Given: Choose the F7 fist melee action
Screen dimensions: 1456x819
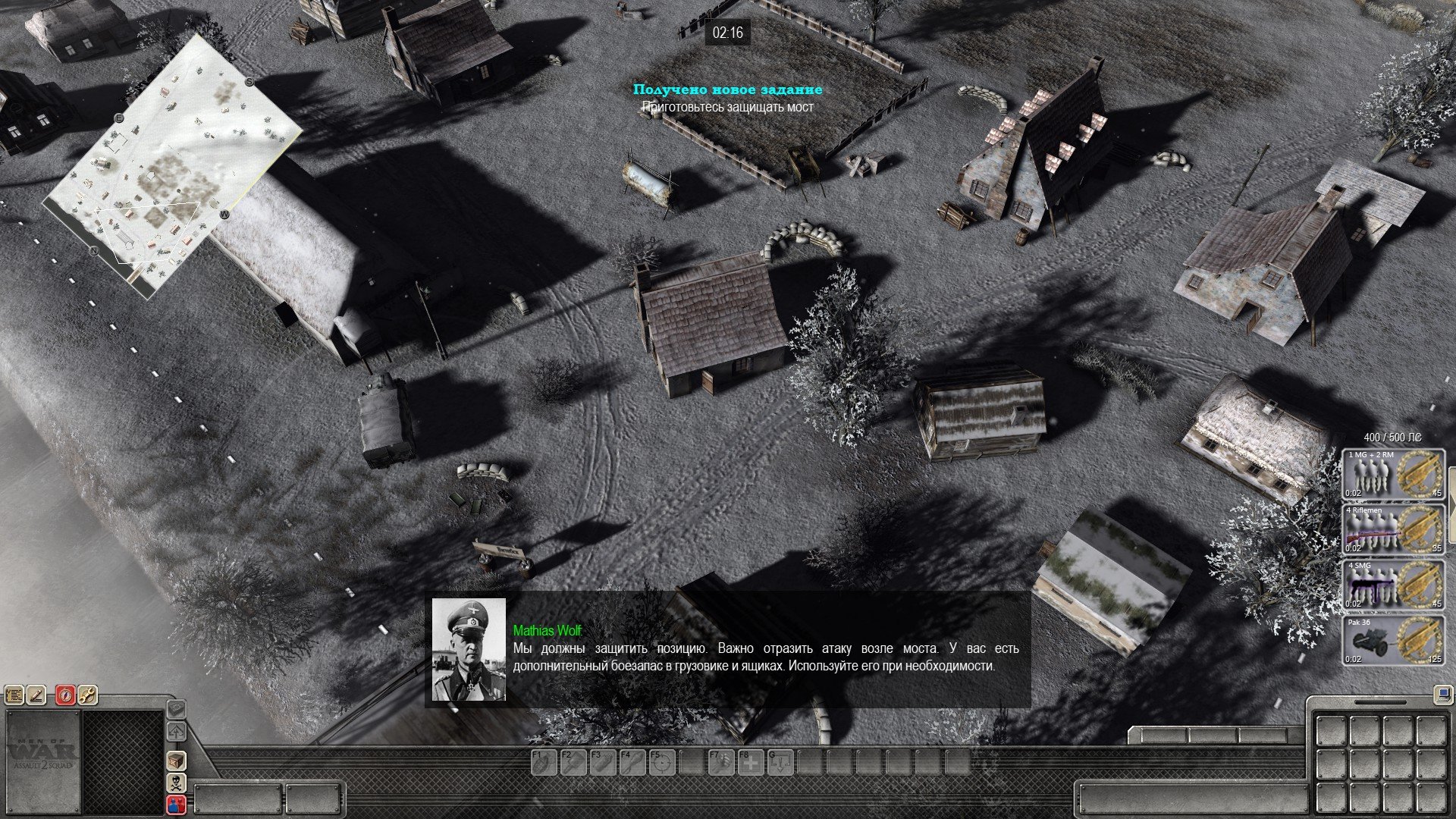Looking at the screenshot, I should [720, 762].
